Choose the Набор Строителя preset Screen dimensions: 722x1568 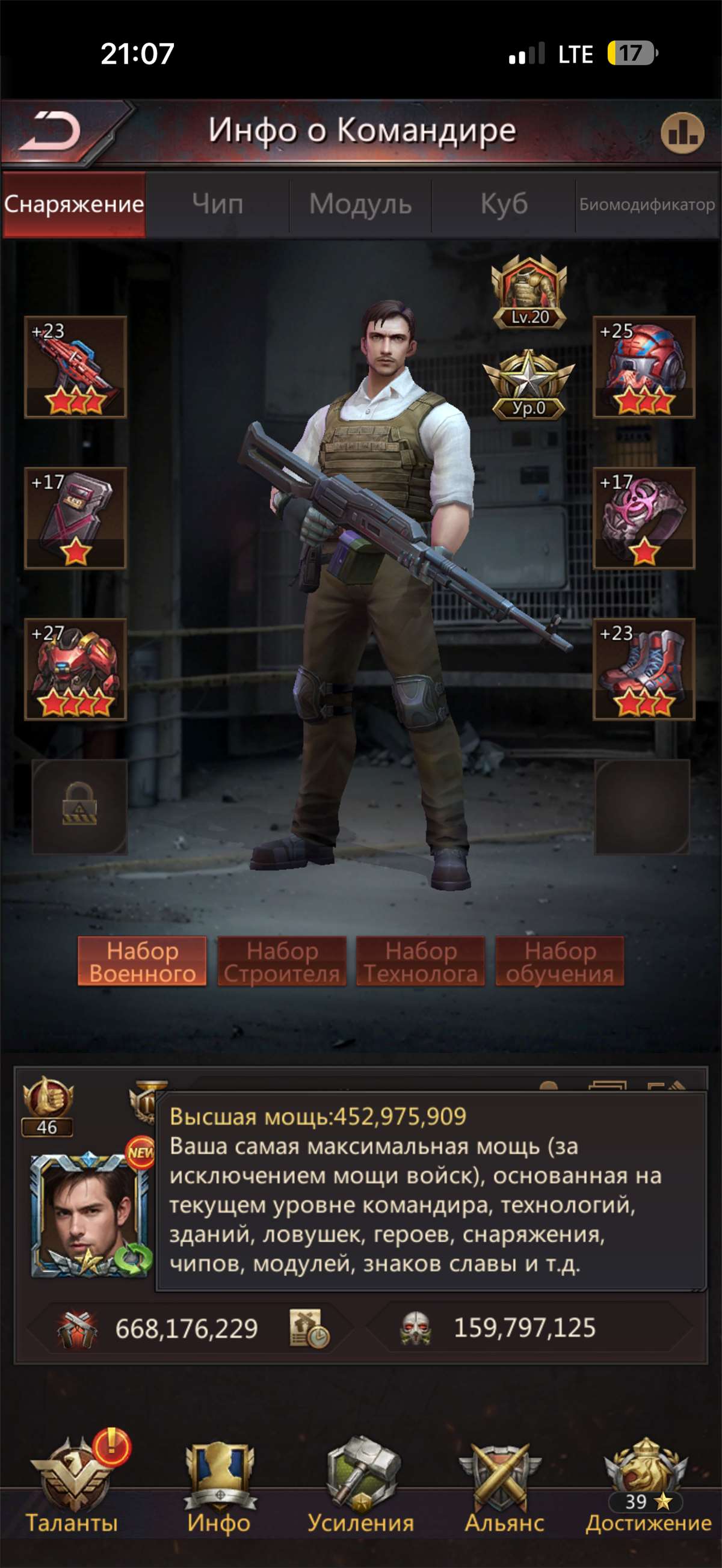[282, 961]
